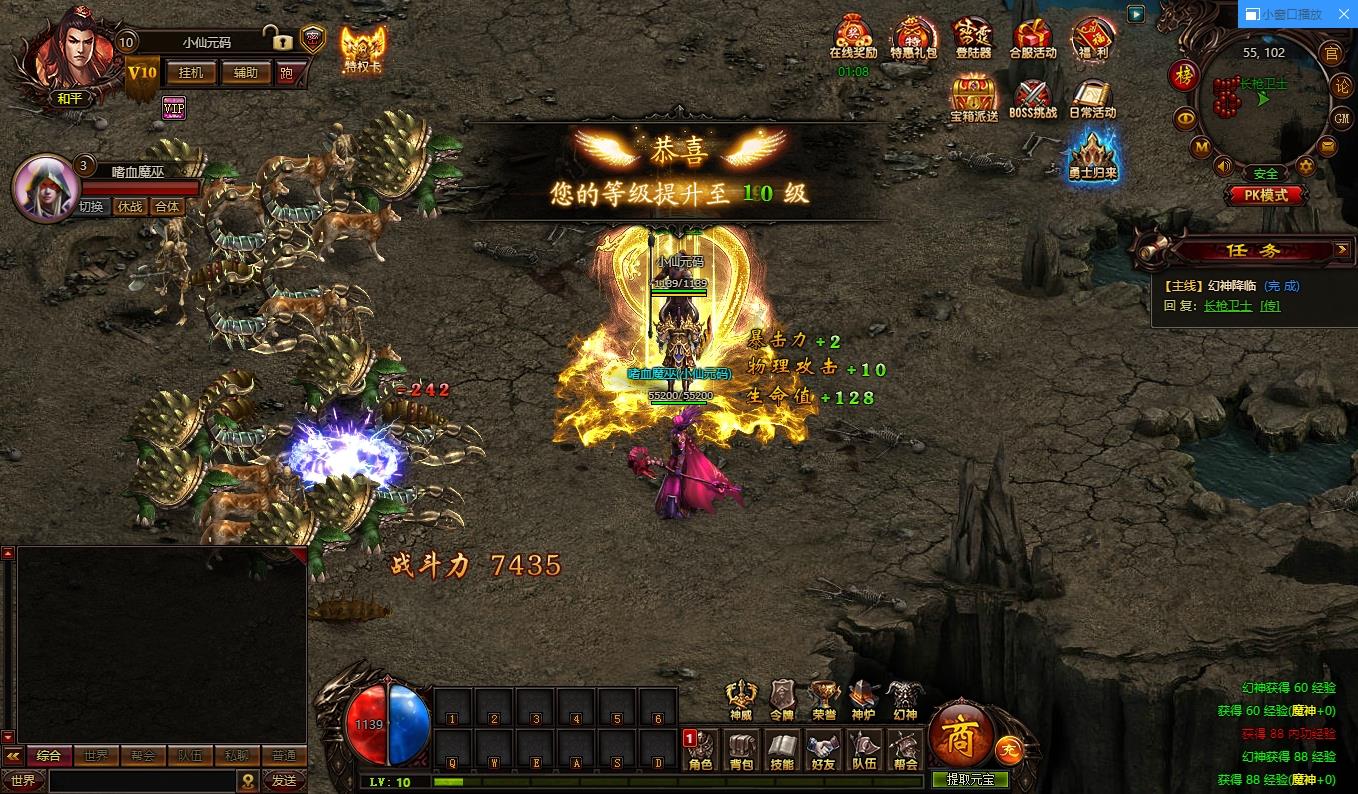Claim the 在线奖励 online reward
This screenshot has height=794, width=1358.
853,38
